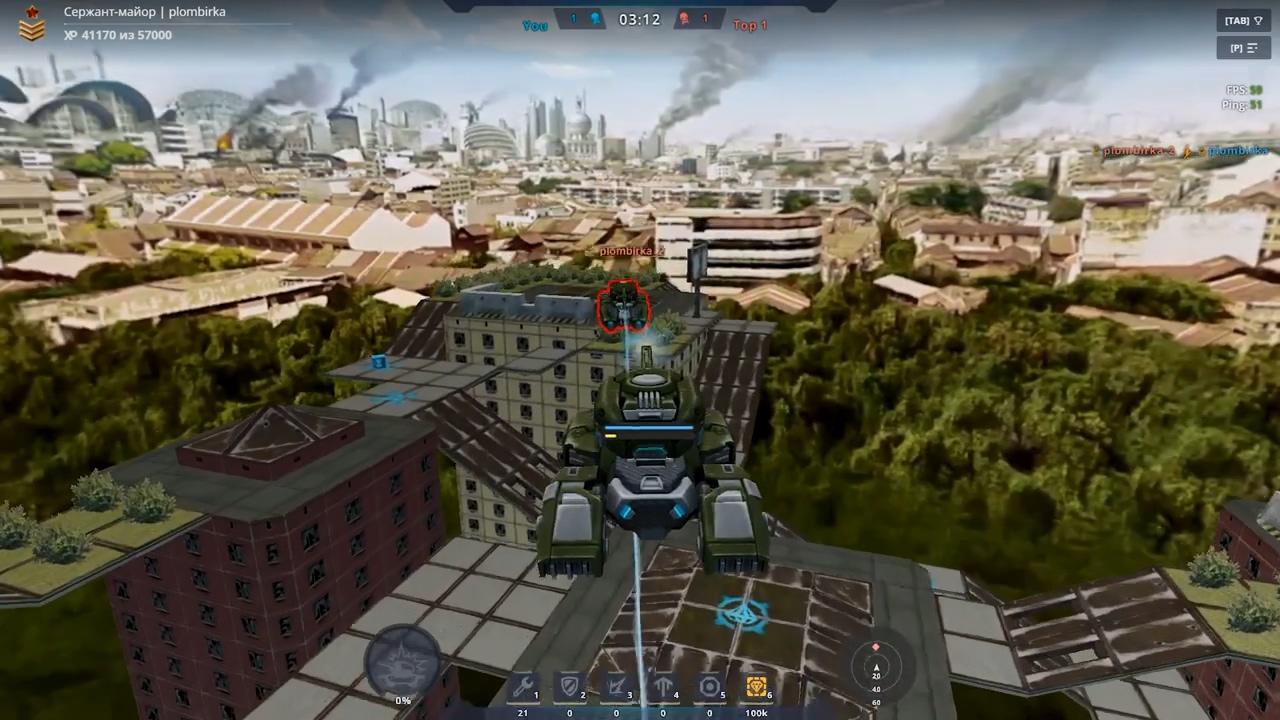
Task: Select the gear consumable in slot 5
Action: pos(710,688)
